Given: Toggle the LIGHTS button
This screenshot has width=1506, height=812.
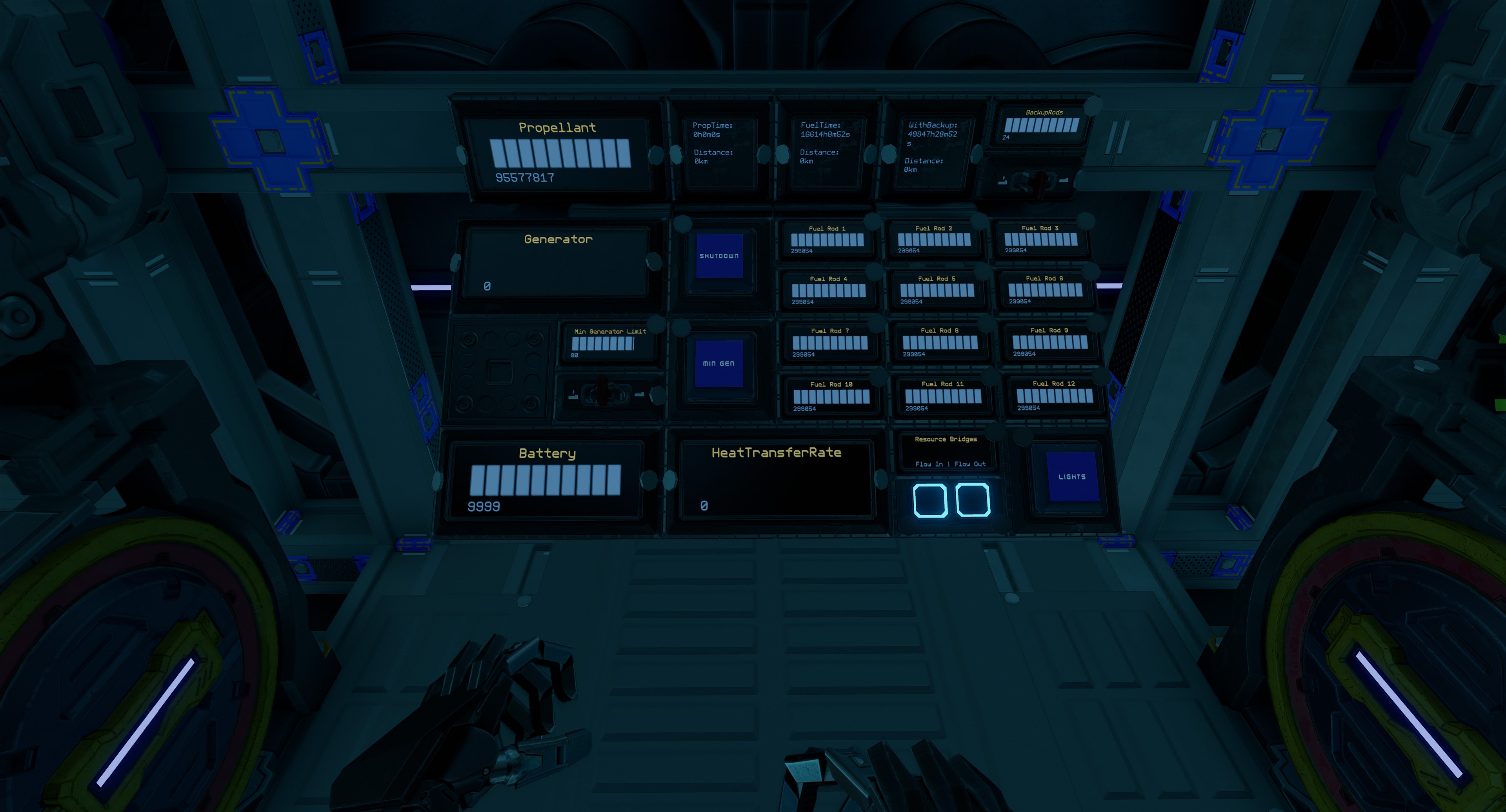Looking at the screenshot, I should point(1071,476).
